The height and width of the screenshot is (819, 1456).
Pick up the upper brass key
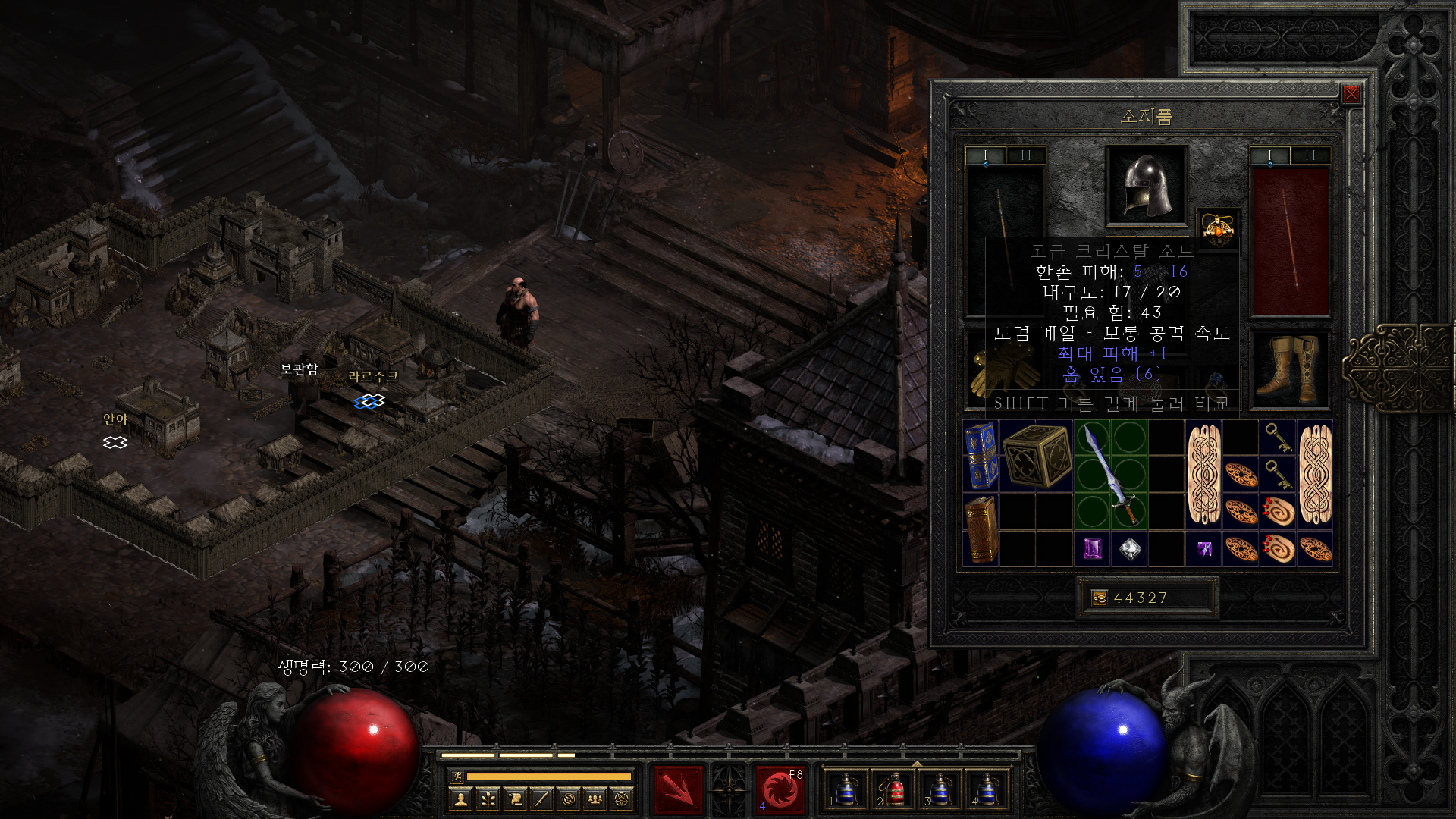click(x=1278, y=438)
